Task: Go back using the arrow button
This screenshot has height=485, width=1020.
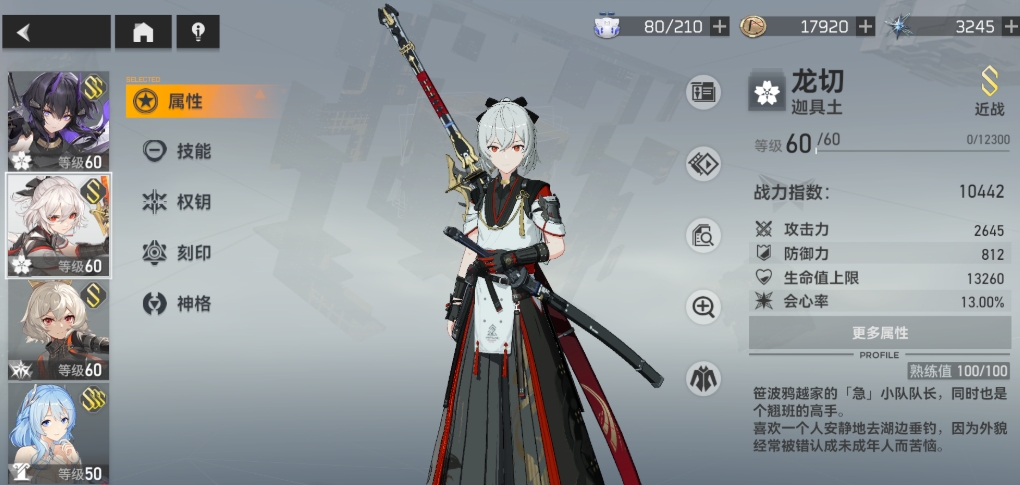Action: [56, 32]
